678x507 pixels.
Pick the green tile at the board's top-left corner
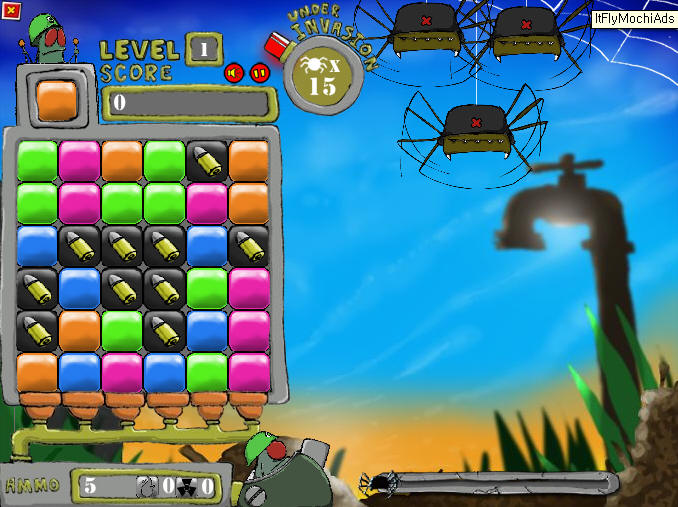[x=37, y=160]
